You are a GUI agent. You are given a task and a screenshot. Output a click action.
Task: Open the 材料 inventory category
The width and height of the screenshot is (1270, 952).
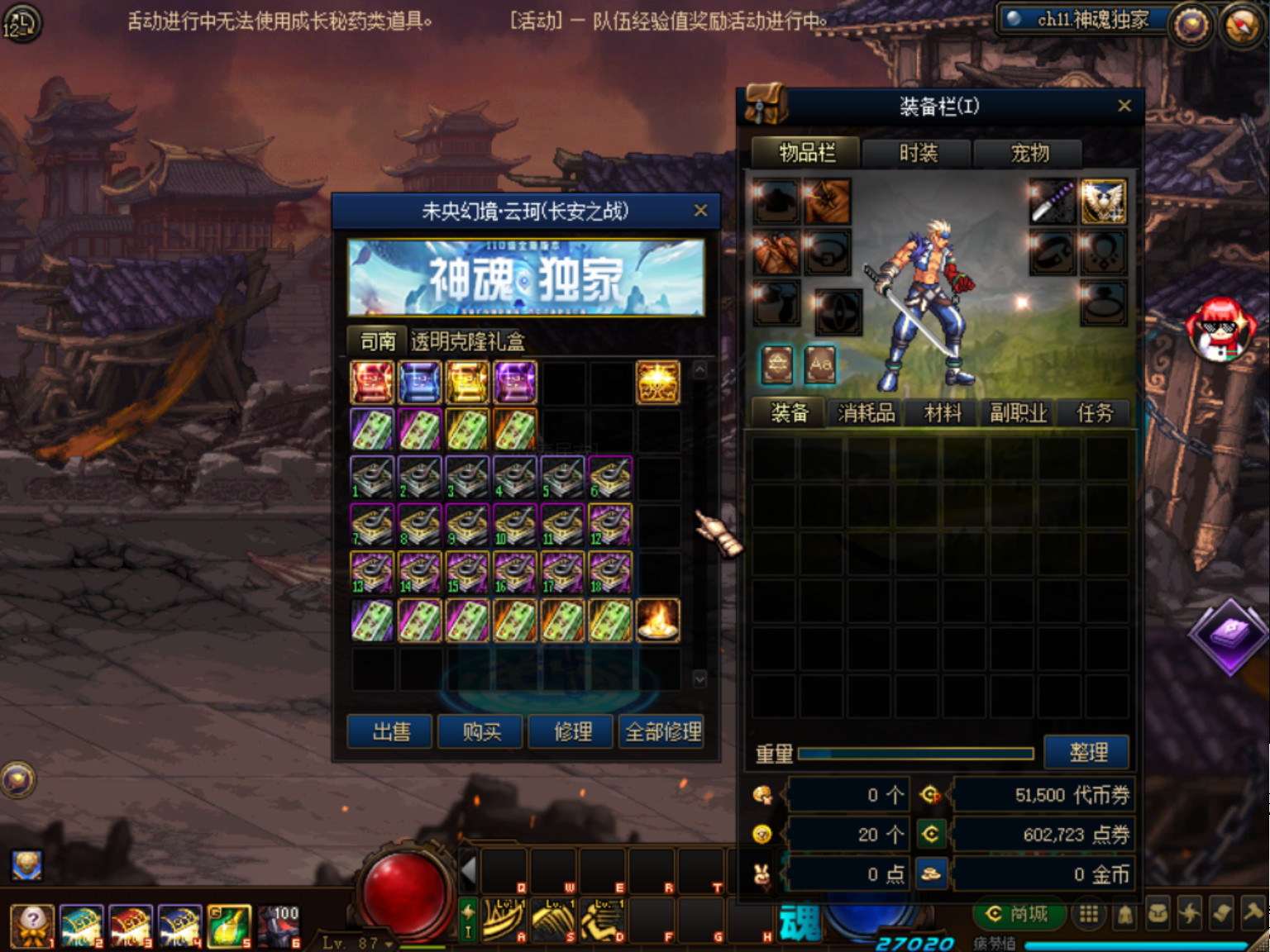coord(942,412)
